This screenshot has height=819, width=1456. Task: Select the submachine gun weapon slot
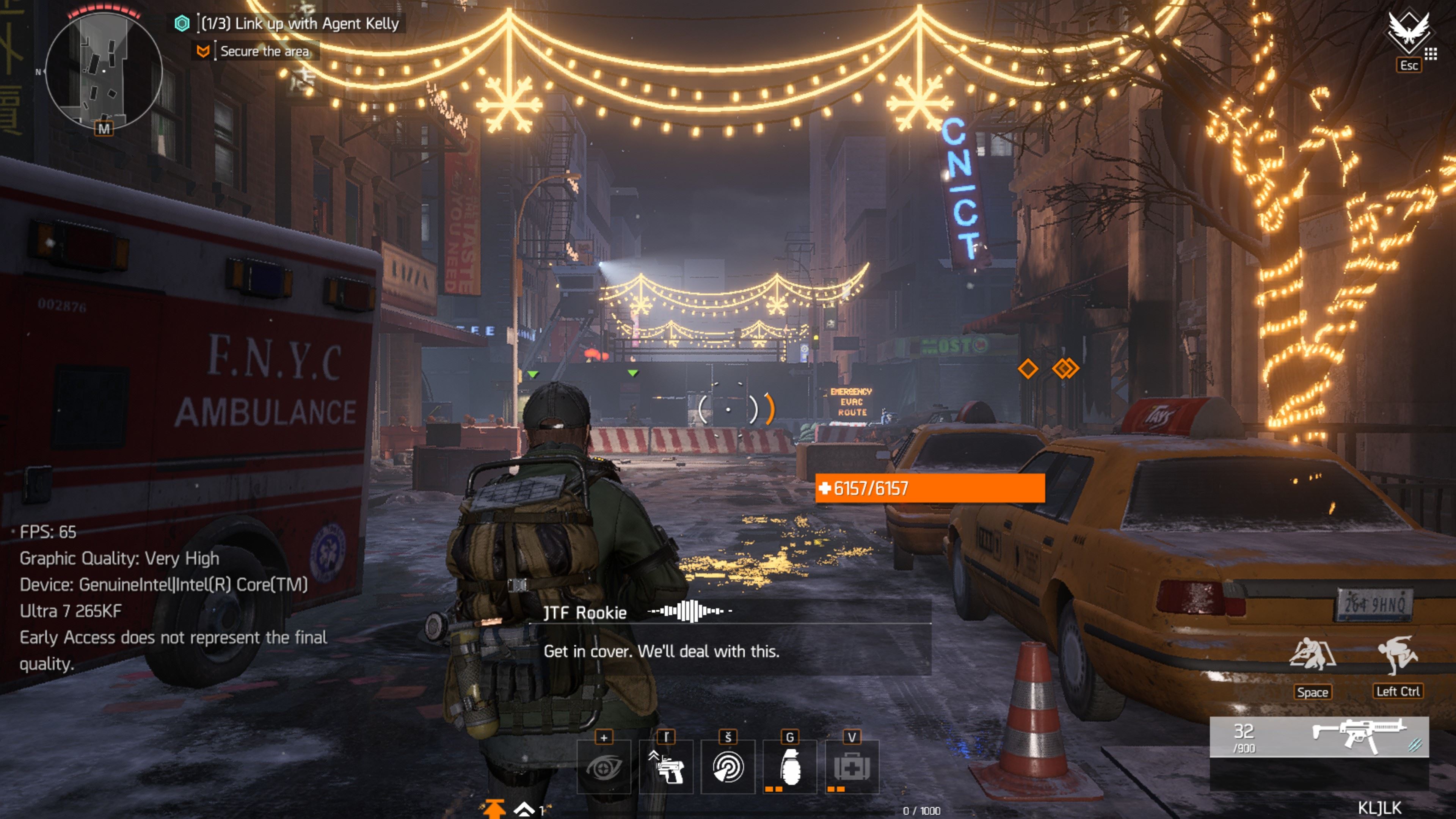[x=1319, y=736]
